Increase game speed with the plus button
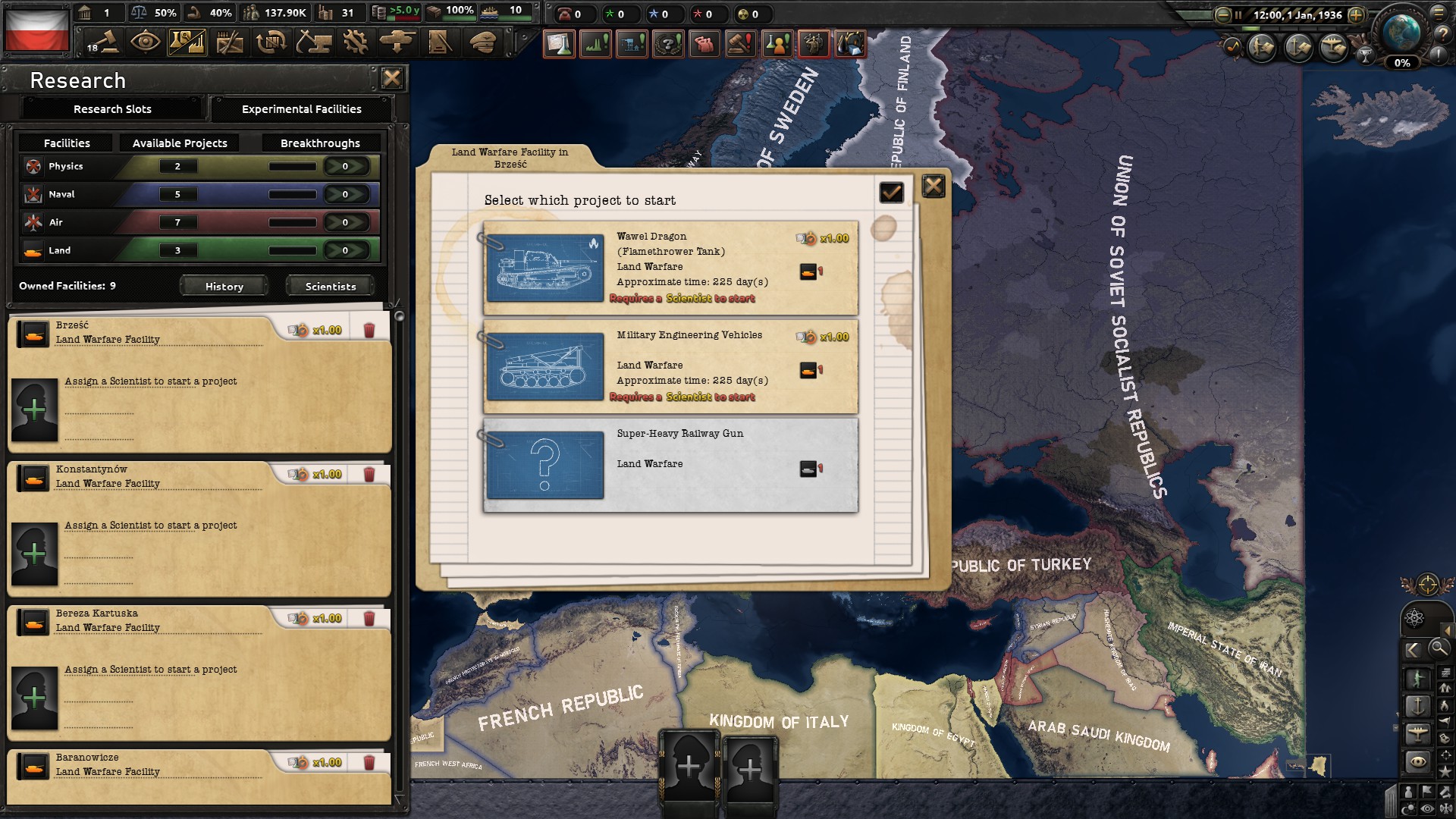 (x=1357, y=14)
